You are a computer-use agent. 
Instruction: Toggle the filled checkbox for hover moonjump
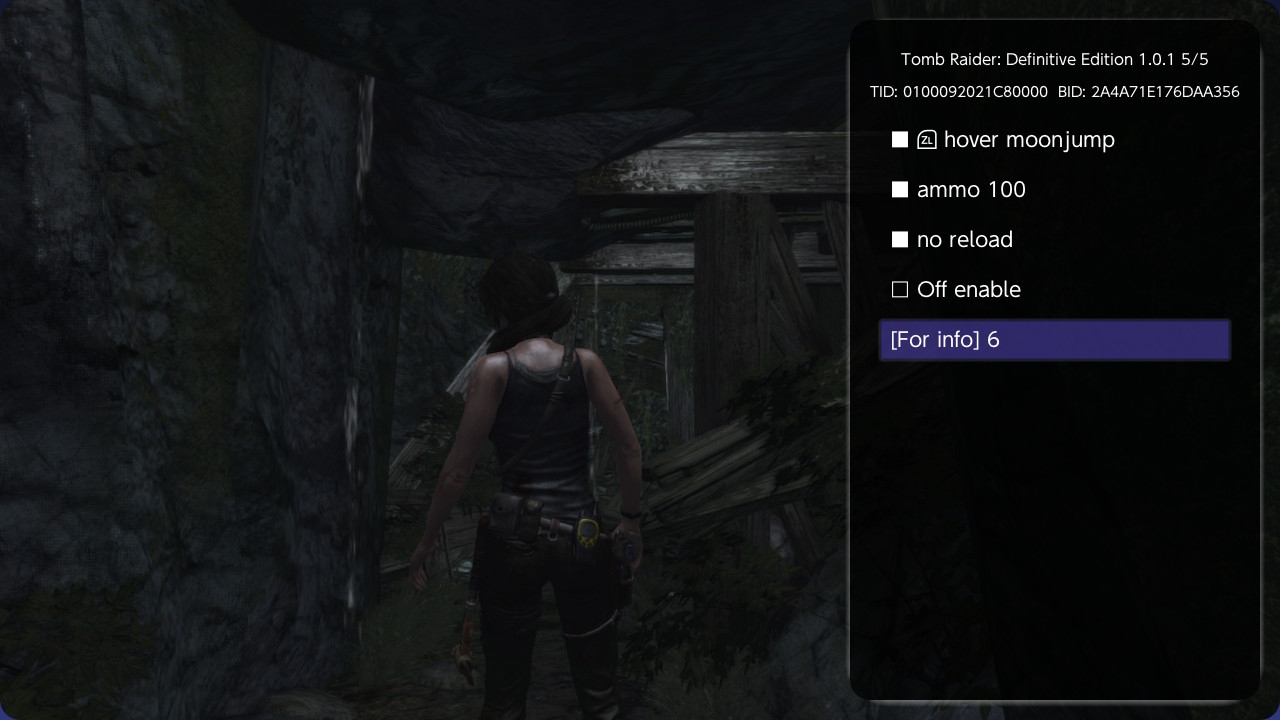[899, 140]
